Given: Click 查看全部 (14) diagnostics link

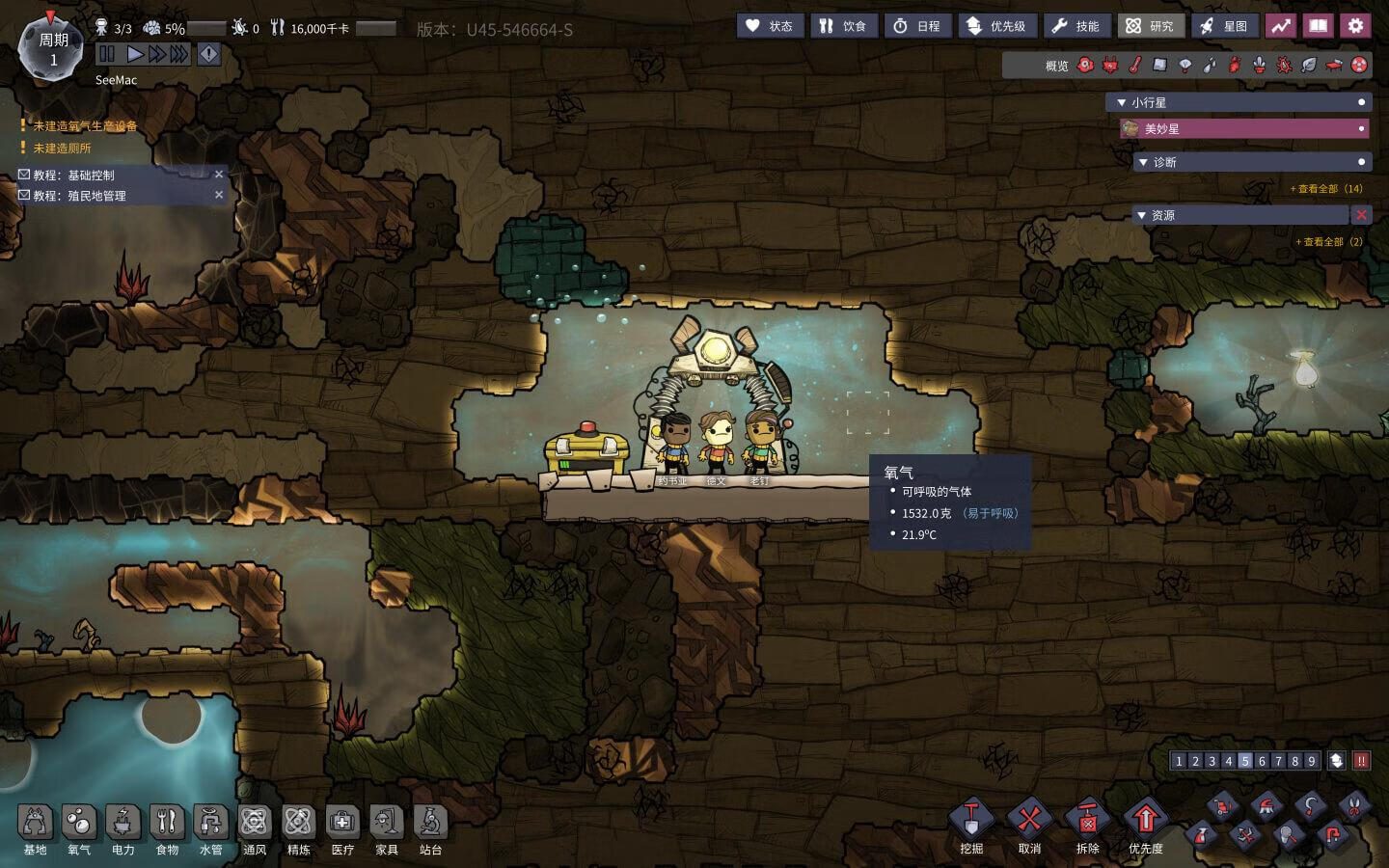Looking at the screenshot, I should click(x=1327, y=189).
